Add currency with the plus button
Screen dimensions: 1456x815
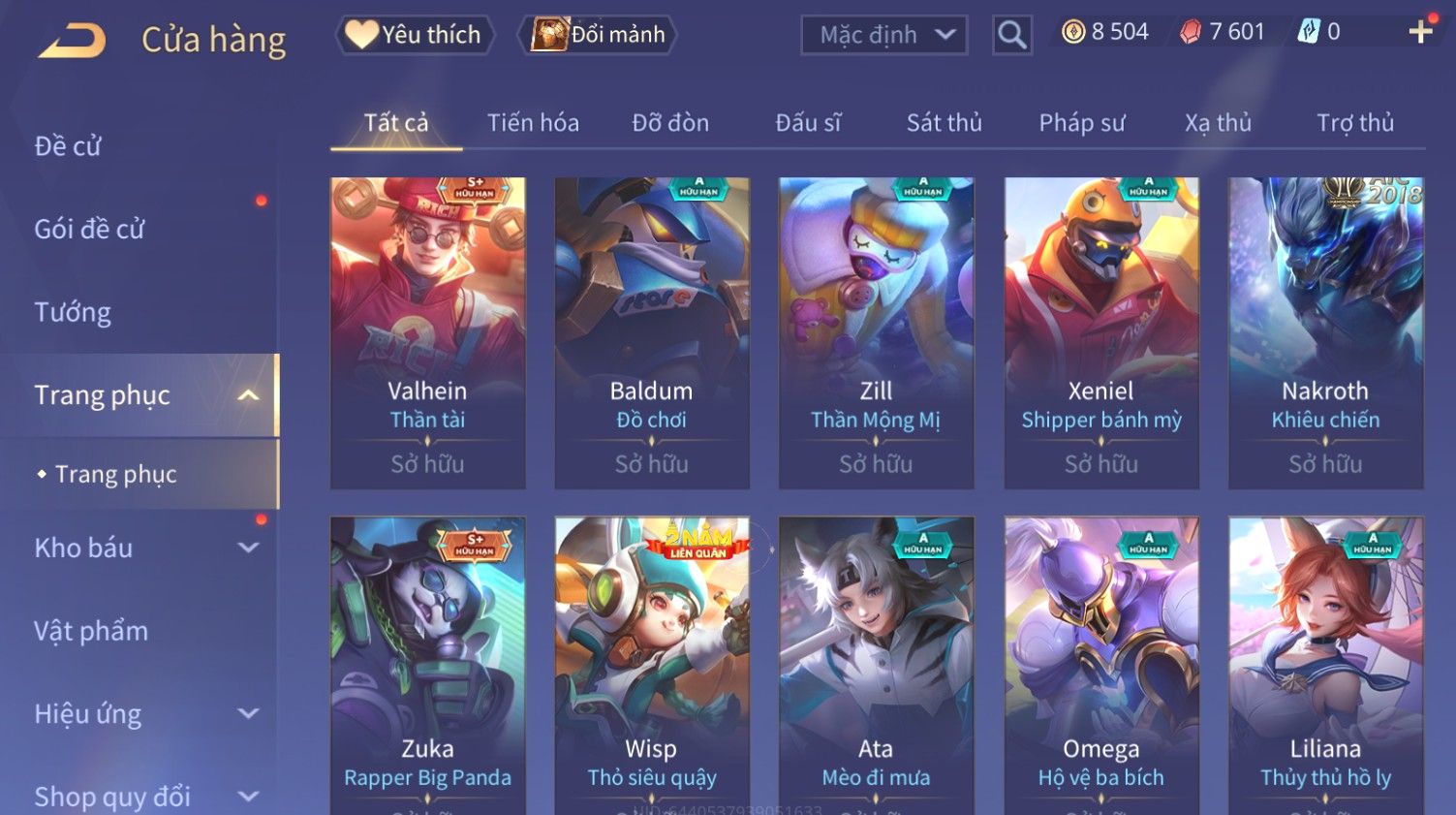(x=1420, y=32)
